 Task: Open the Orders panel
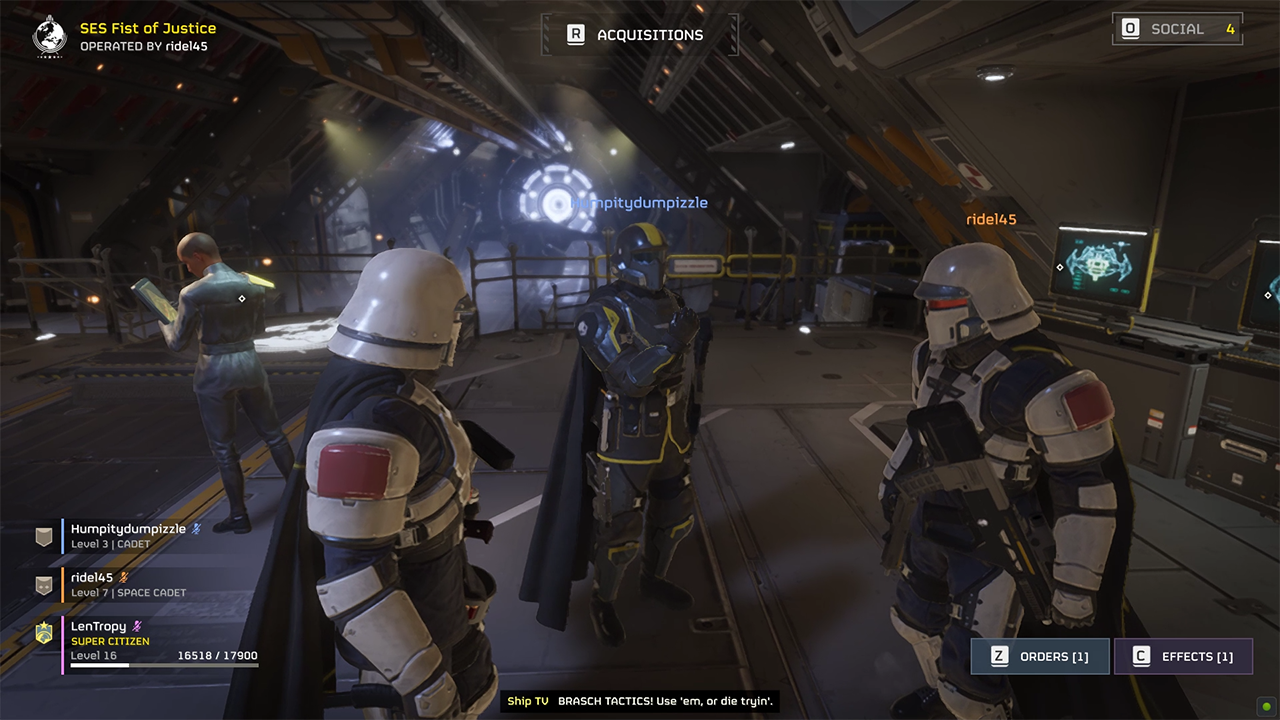(1040, 656)
